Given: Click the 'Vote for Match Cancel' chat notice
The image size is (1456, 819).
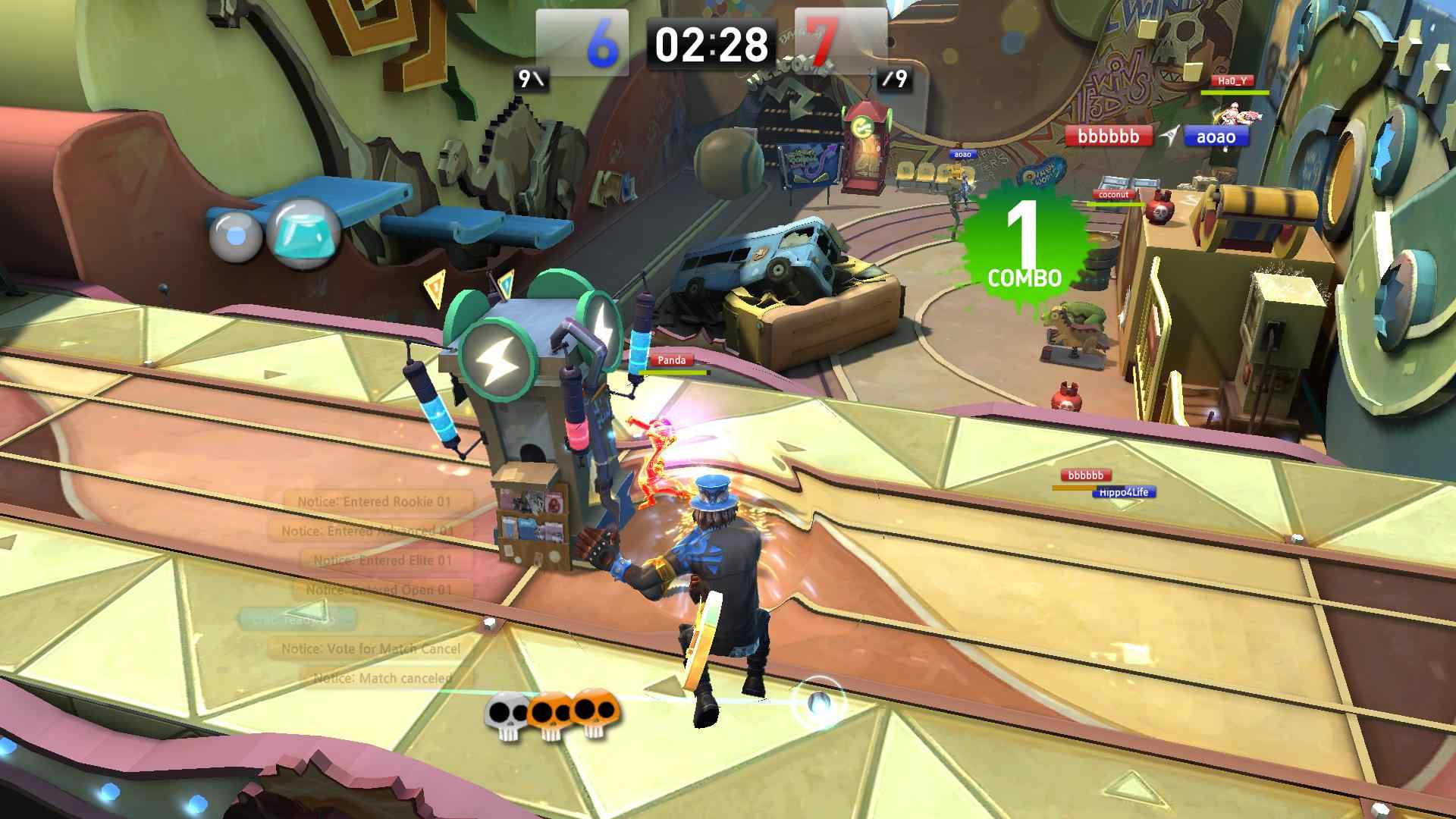Looking at the screenshot, I should click(371, 648).
